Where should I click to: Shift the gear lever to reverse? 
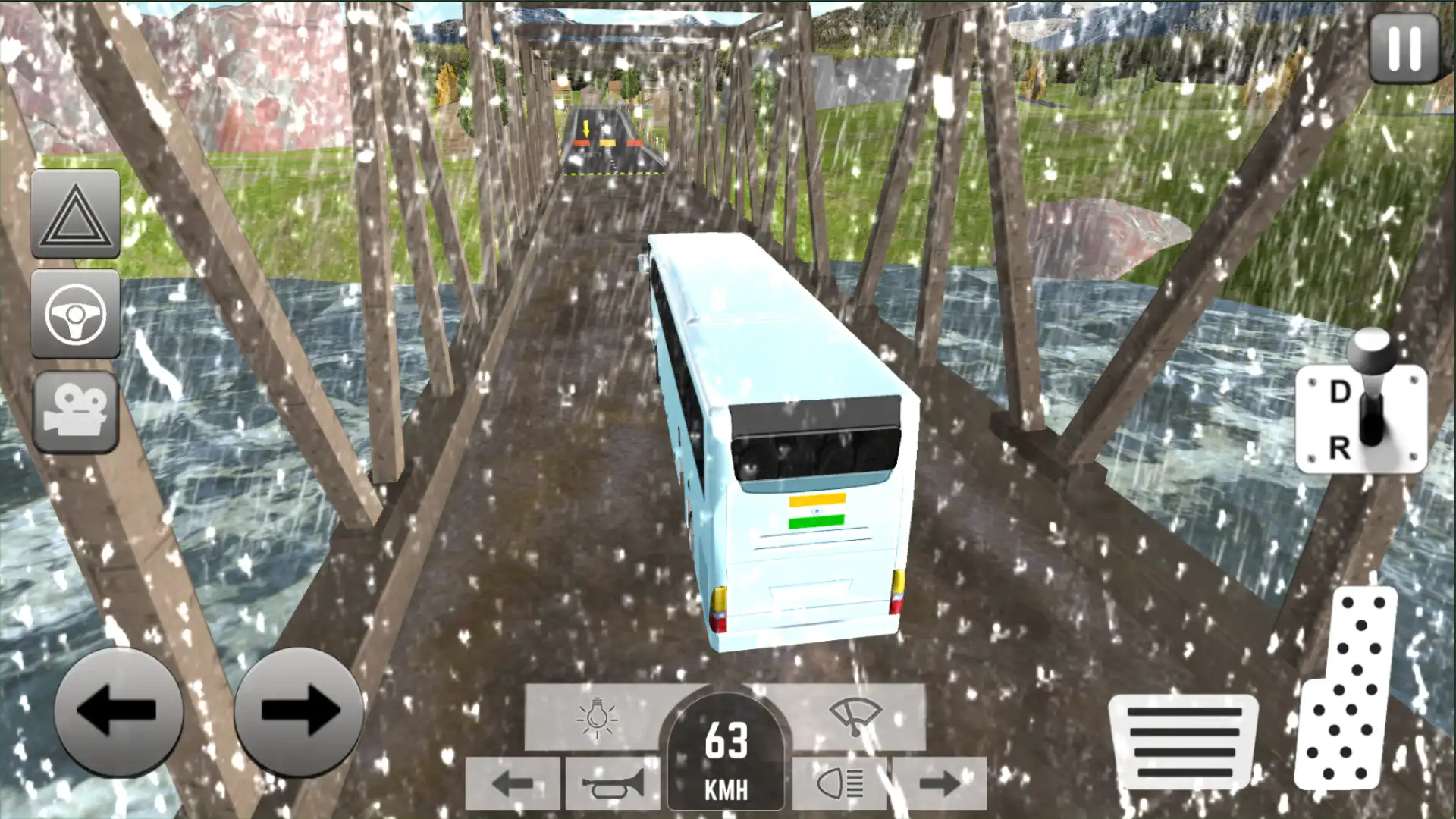1341,449
